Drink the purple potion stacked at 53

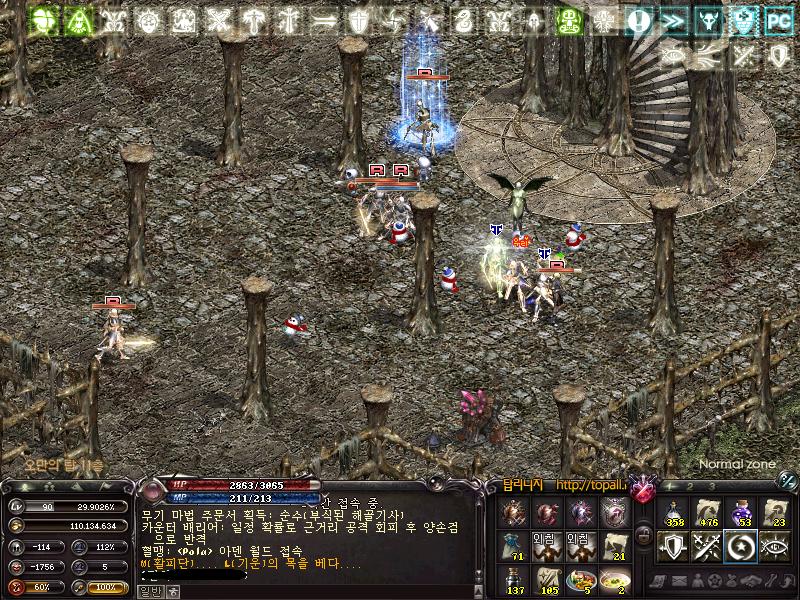742,513
